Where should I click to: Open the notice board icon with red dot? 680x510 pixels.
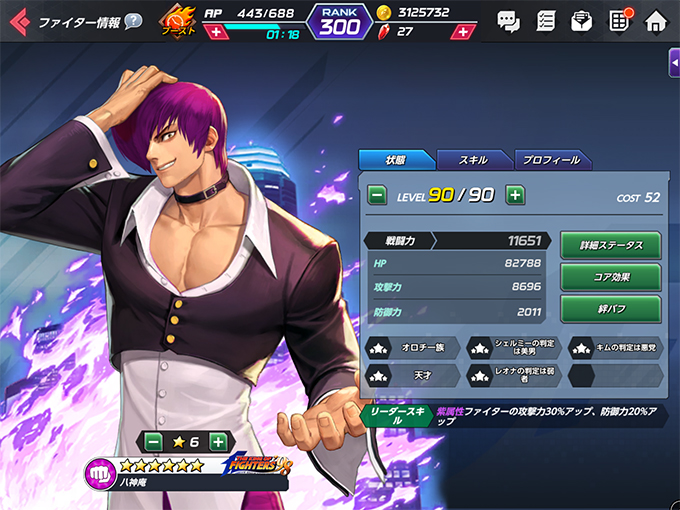coord(619,20)
